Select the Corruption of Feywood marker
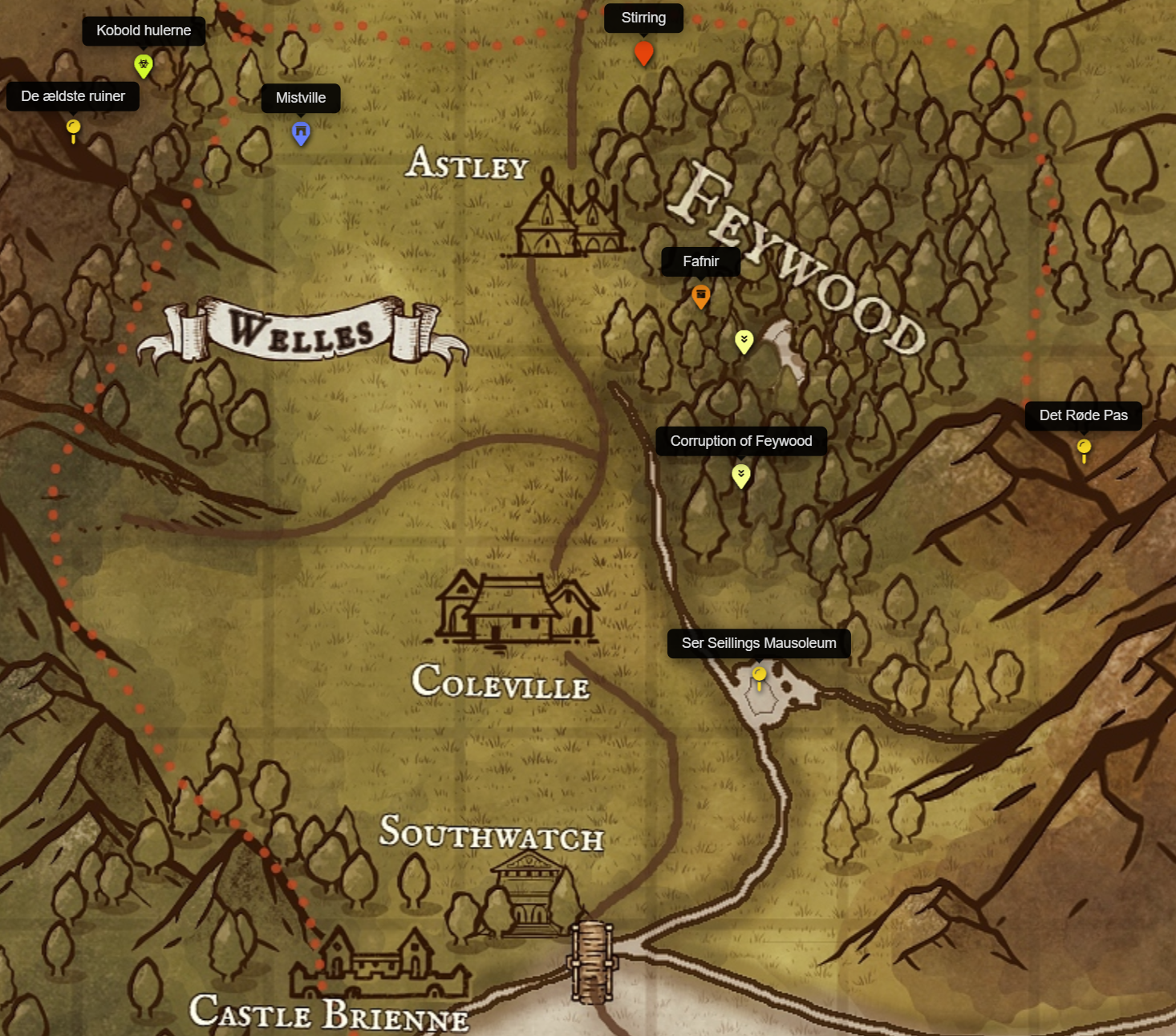Screen dimensions: 1176x1036 click(x=741, y=476)
